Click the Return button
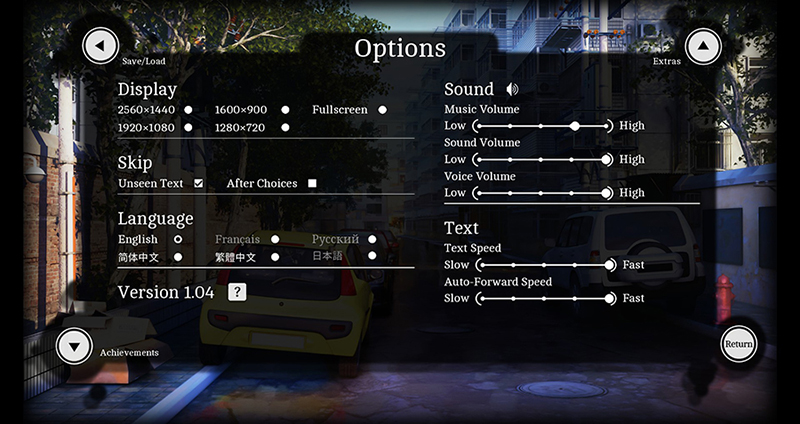This screenshot has width=800, height=424. click(739, 344)
